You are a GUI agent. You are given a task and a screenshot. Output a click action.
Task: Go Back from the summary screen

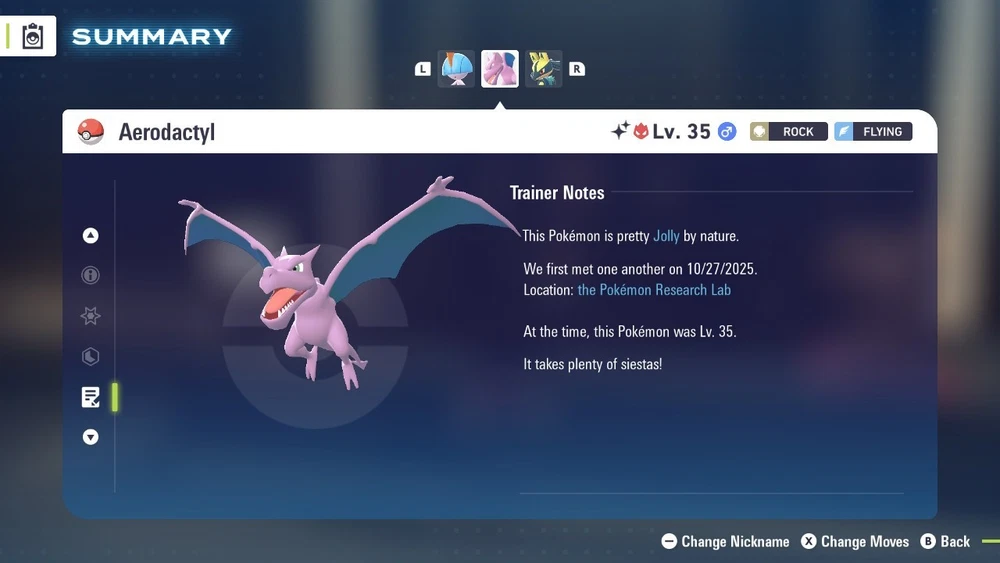coord(945,541)
